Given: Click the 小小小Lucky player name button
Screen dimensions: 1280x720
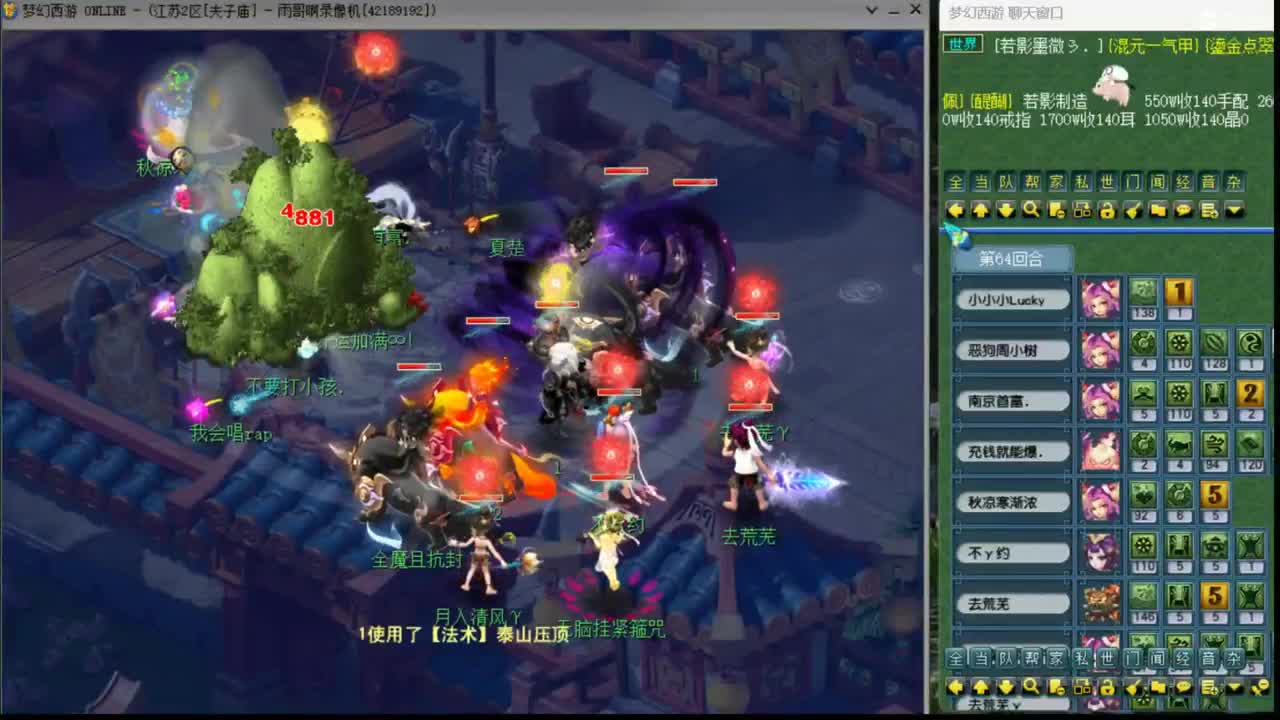Looking at the screenshot, I should pyautogui.click(x=1012, y=299).
